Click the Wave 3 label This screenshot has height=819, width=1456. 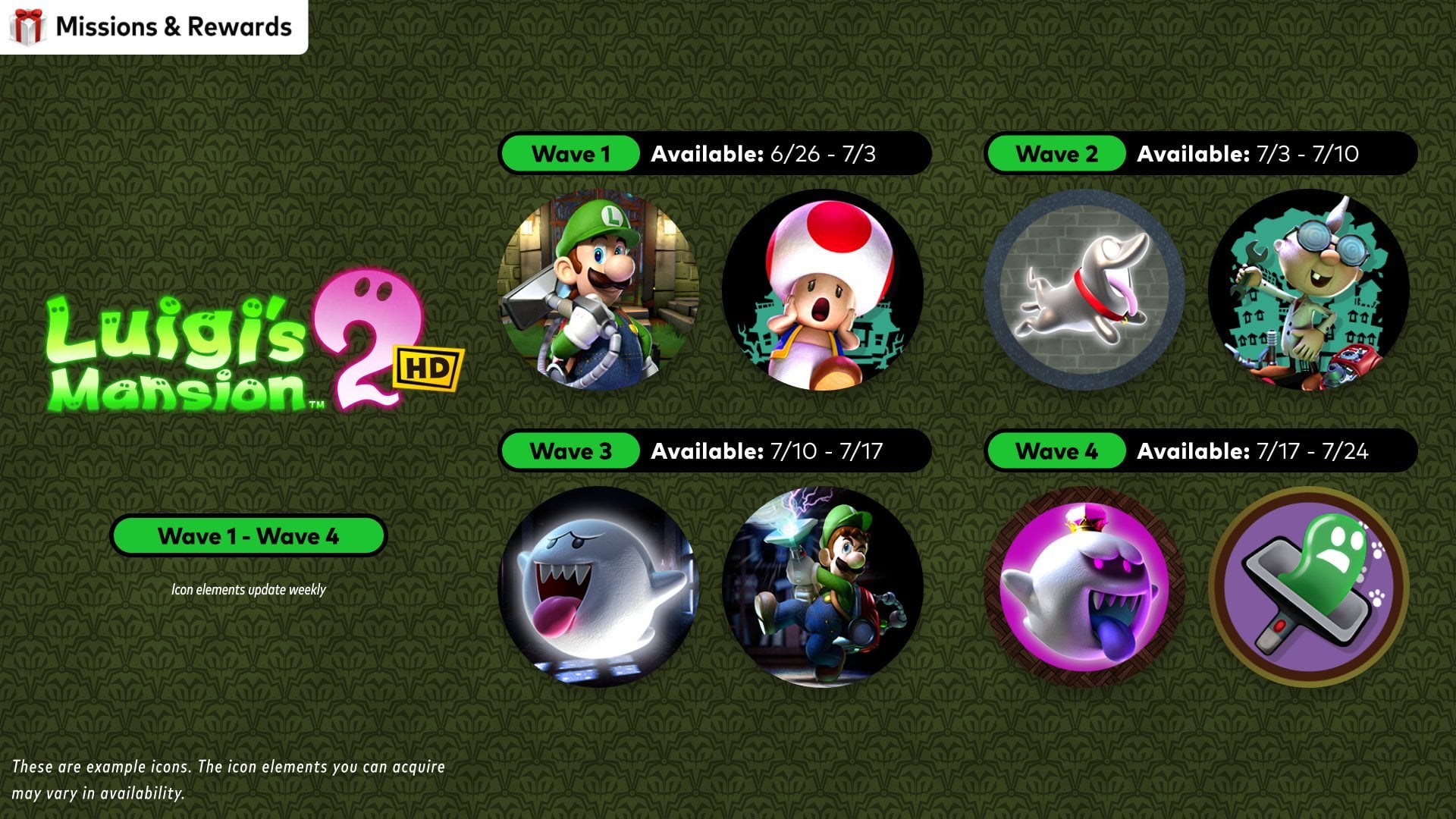(570, 451)
